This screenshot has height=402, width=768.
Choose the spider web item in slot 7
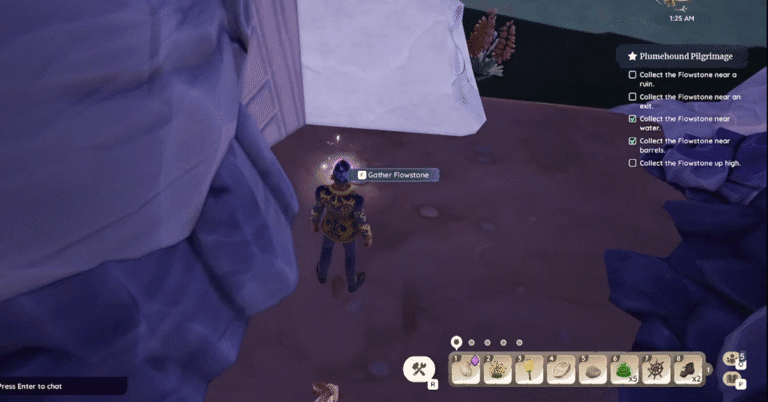pyautogui.click(x=655, y=370)
